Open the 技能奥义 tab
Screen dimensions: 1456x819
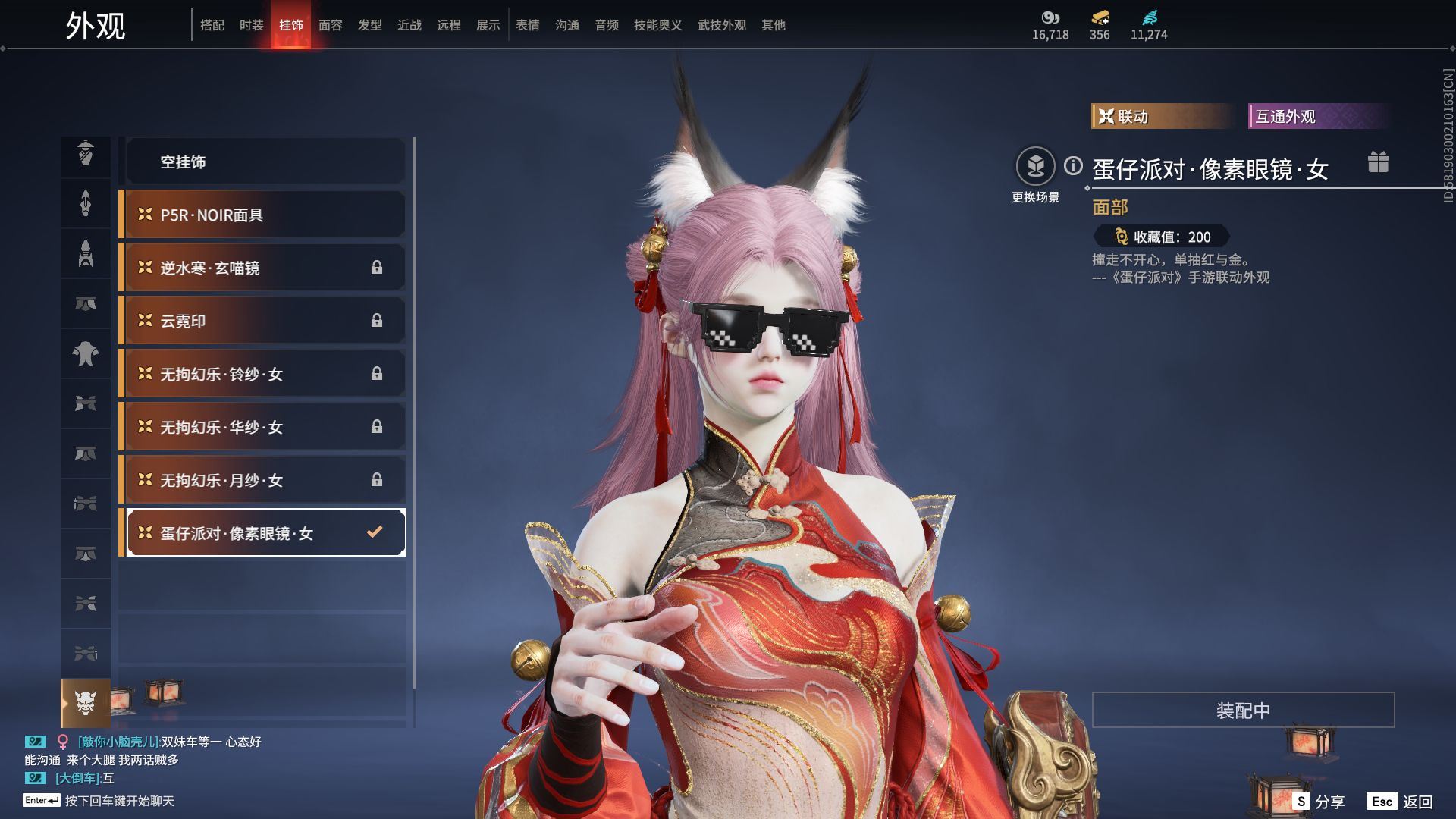tap(657, 25)
